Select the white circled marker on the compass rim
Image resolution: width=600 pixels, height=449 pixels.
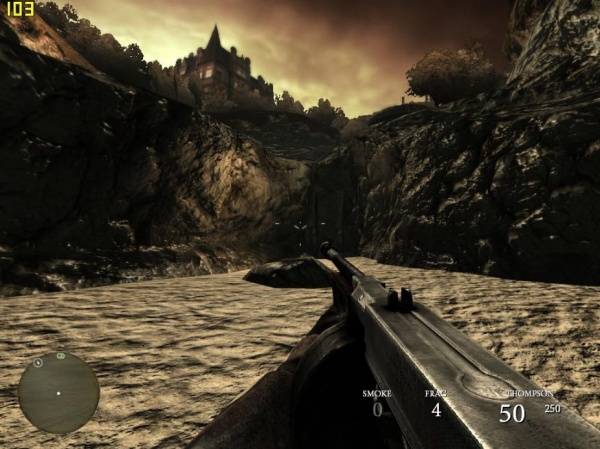pyautogui.click(x=38, y=362)
